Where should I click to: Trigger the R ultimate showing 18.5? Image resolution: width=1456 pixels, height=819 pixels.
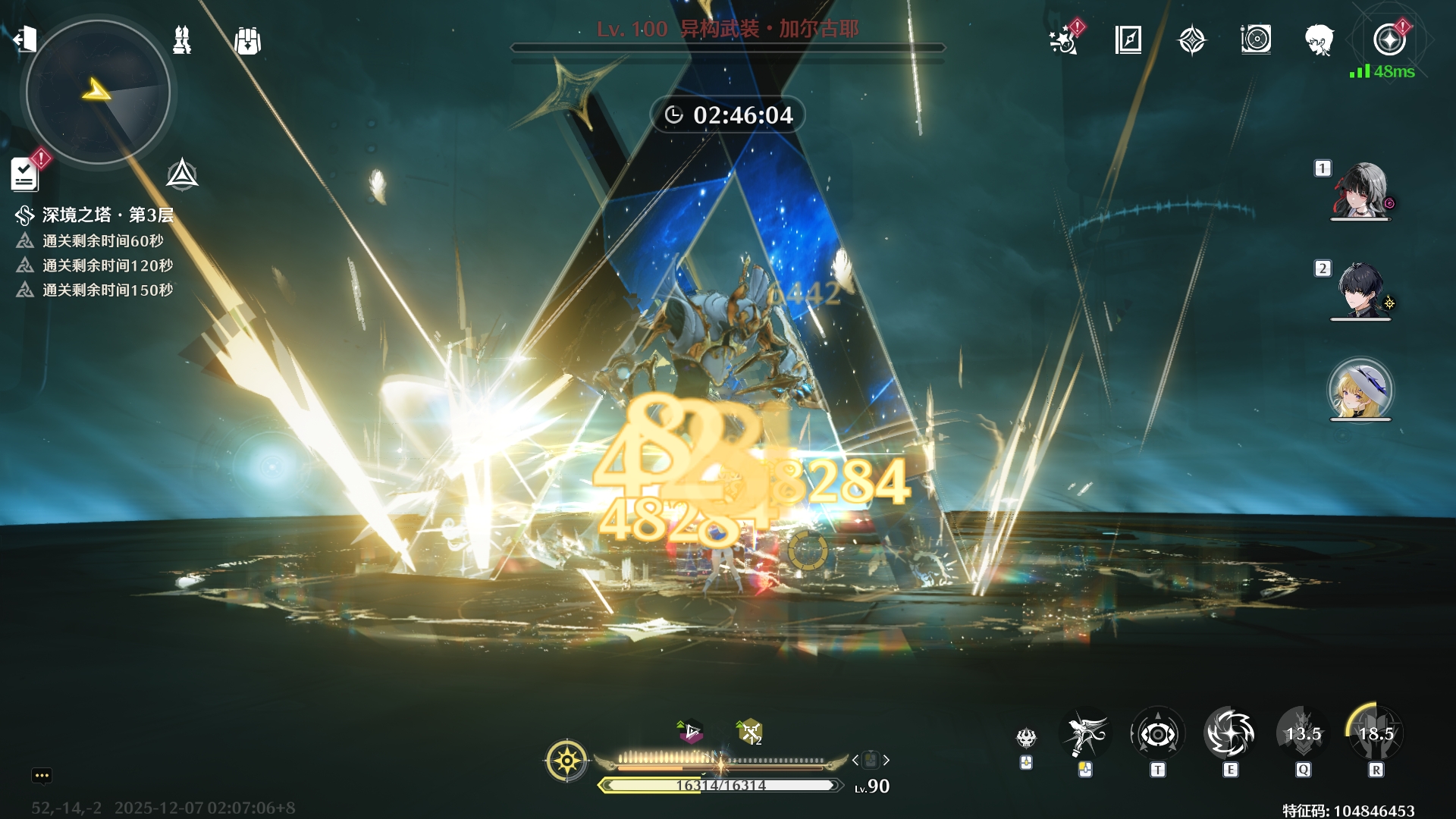point(1376,734)
